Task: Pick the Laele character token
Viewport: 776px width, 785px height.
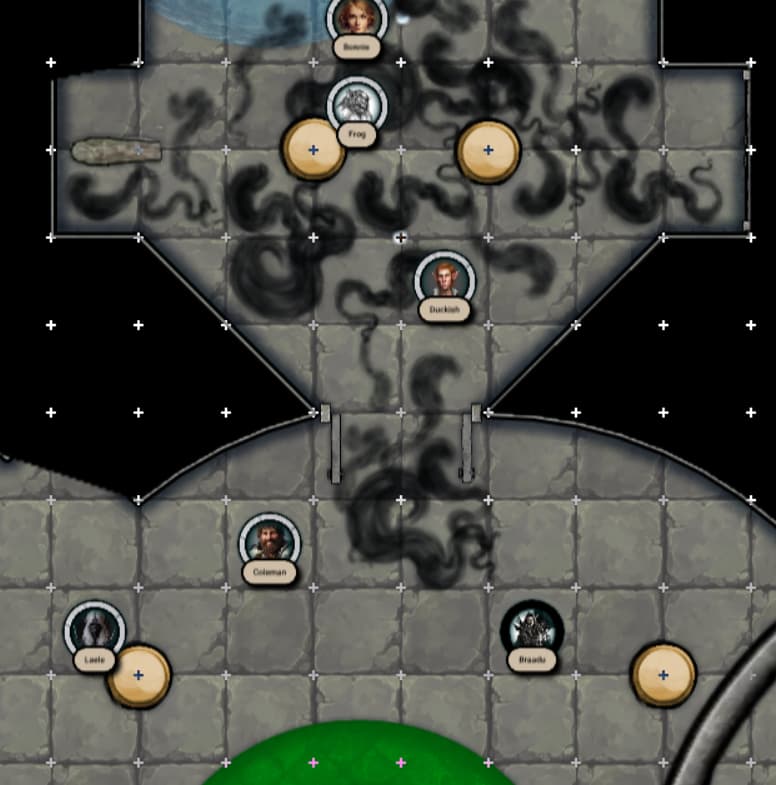Action: click(94, 631)
